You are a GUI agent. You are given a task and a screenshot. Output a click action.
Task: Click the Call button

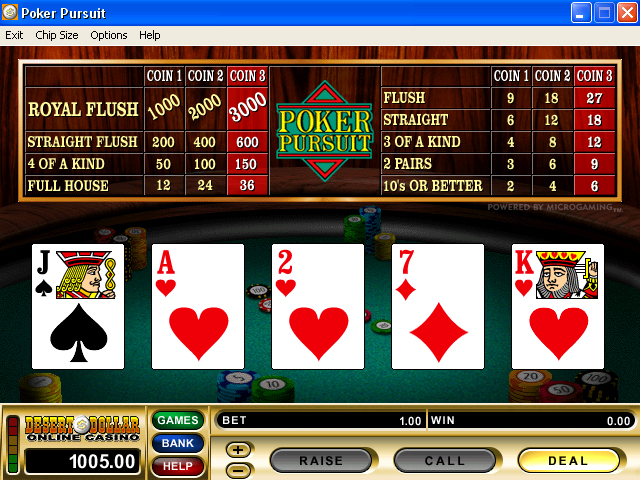[x=445, y=461]
